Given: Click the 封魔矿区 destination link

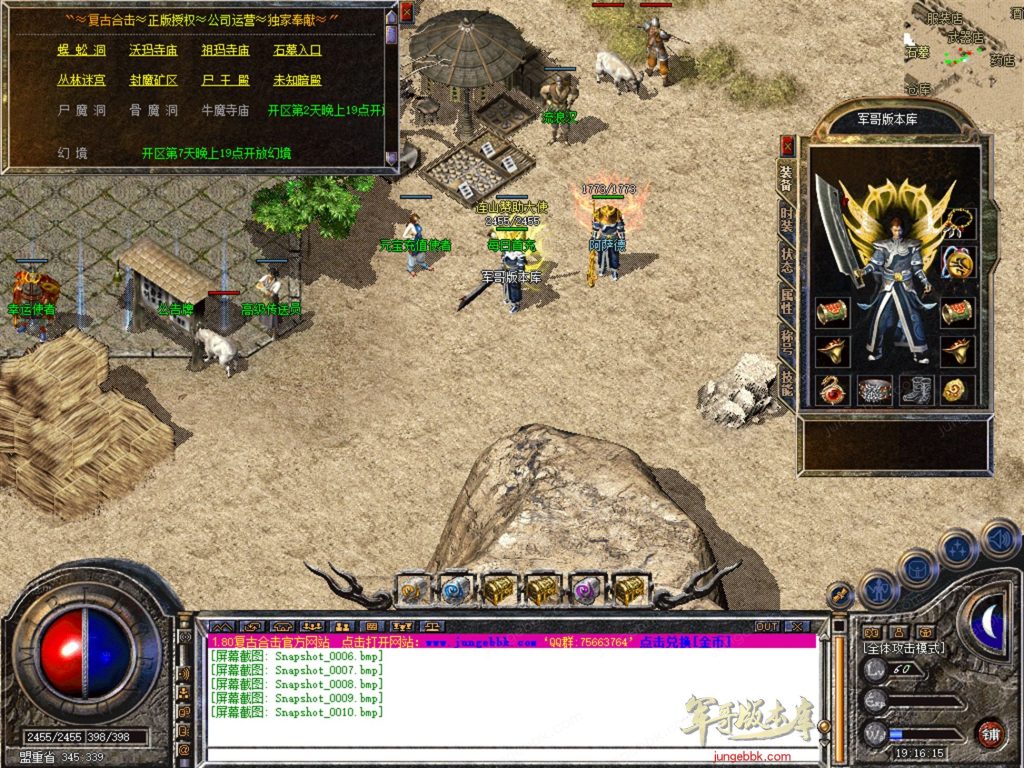Looking at the screenshot, I should pos(153,80).
